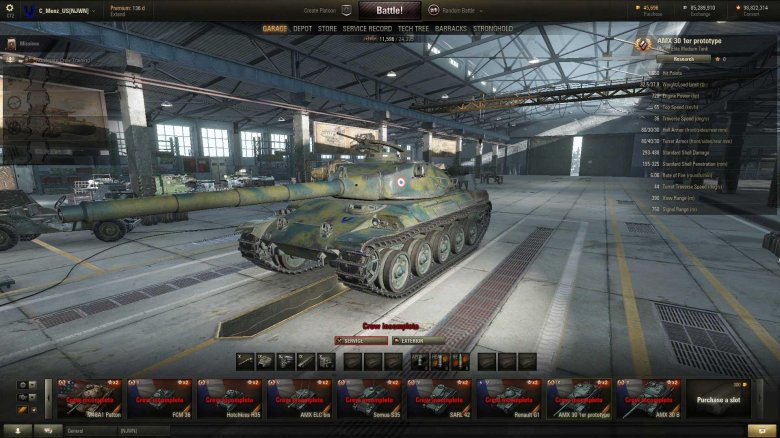Open the Stronghold tab
The image size is (780, 438).
click(492, 29)
